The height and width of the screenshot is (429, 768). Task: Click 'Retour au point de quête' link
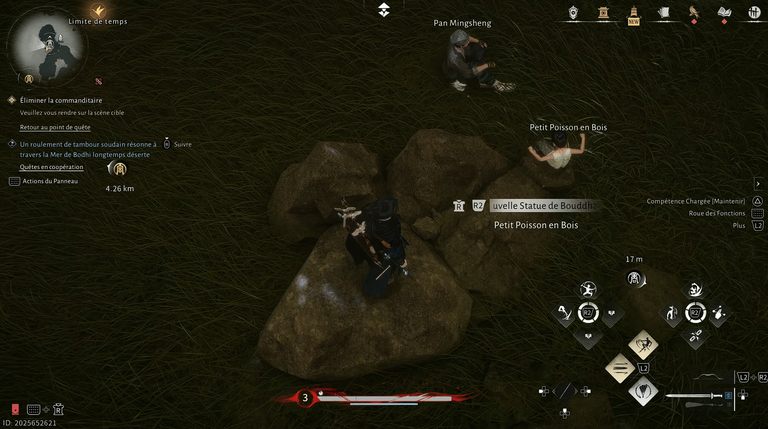55,127
